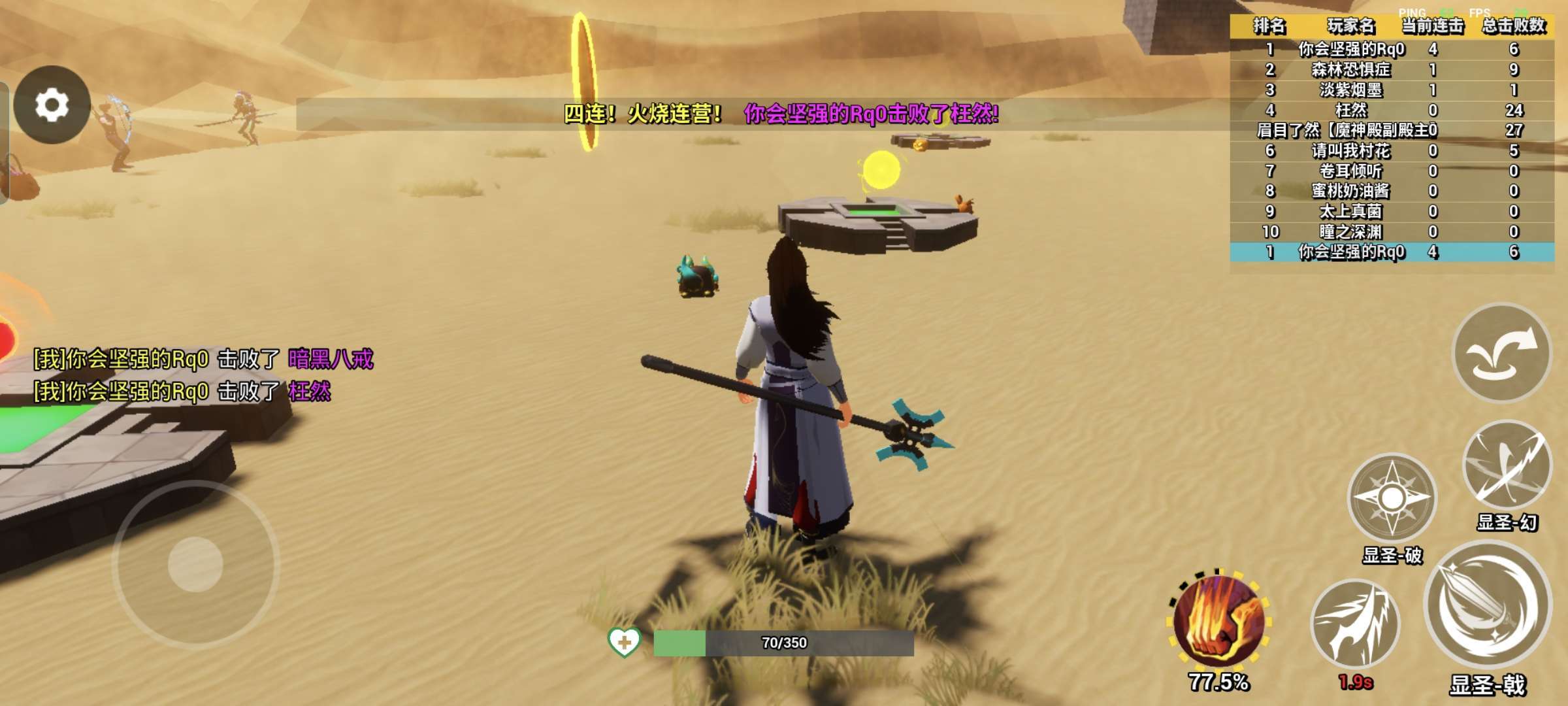Tap the jump arrow button

click(1501, 353)
